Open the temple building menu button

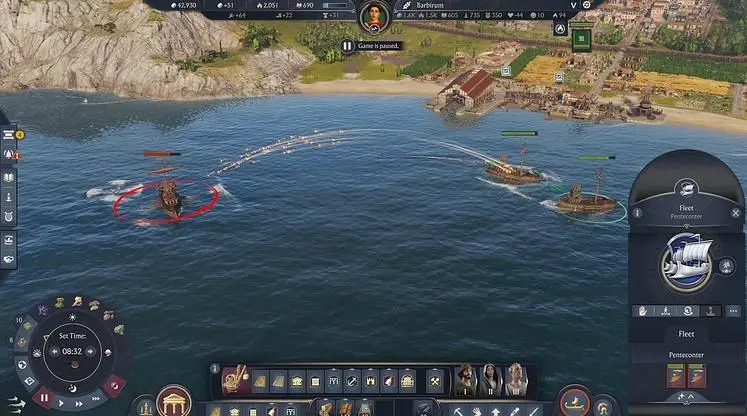[x=175, y=402]
